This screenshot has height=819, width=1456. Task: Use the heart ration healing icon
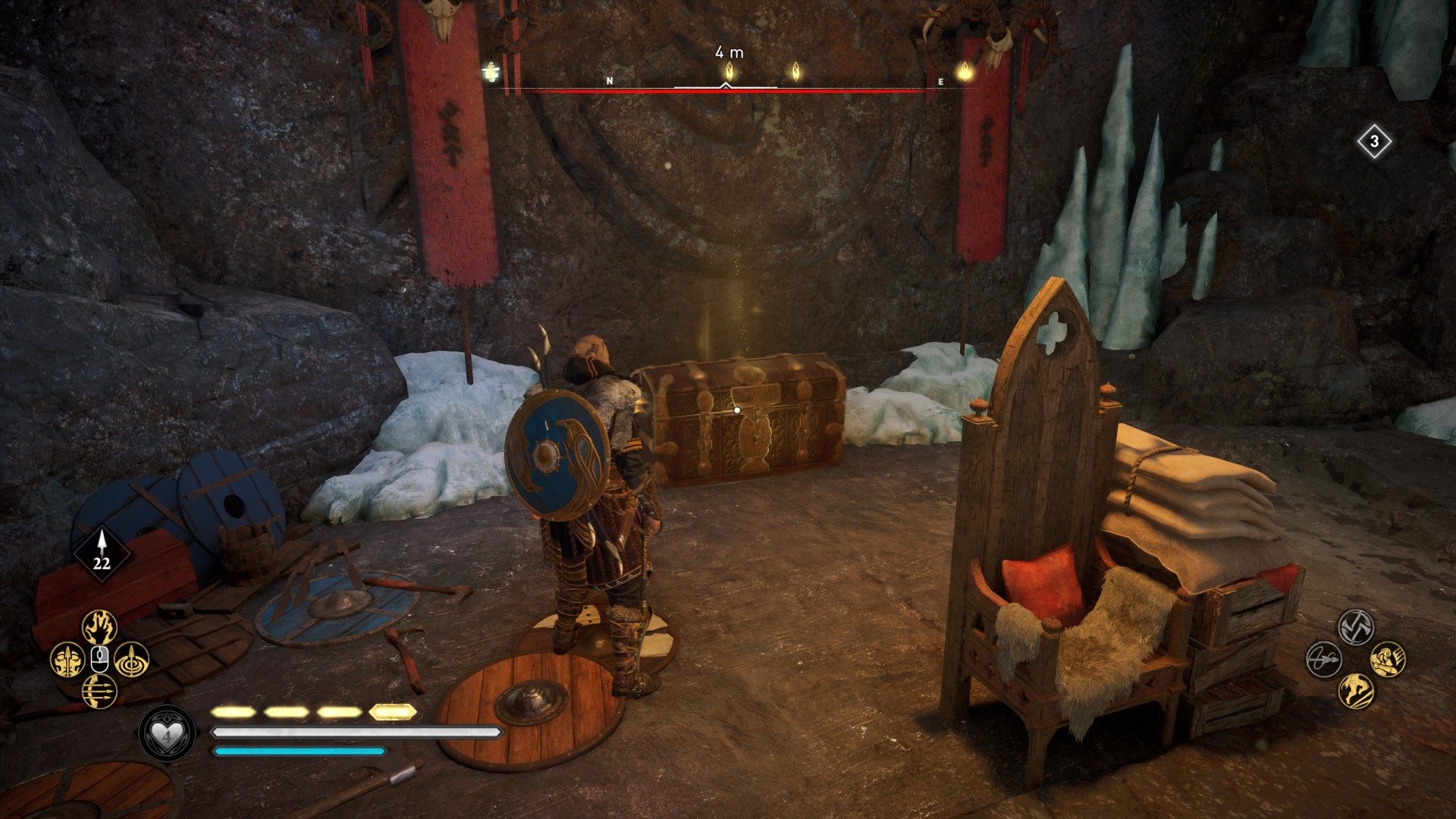[167, 736]
